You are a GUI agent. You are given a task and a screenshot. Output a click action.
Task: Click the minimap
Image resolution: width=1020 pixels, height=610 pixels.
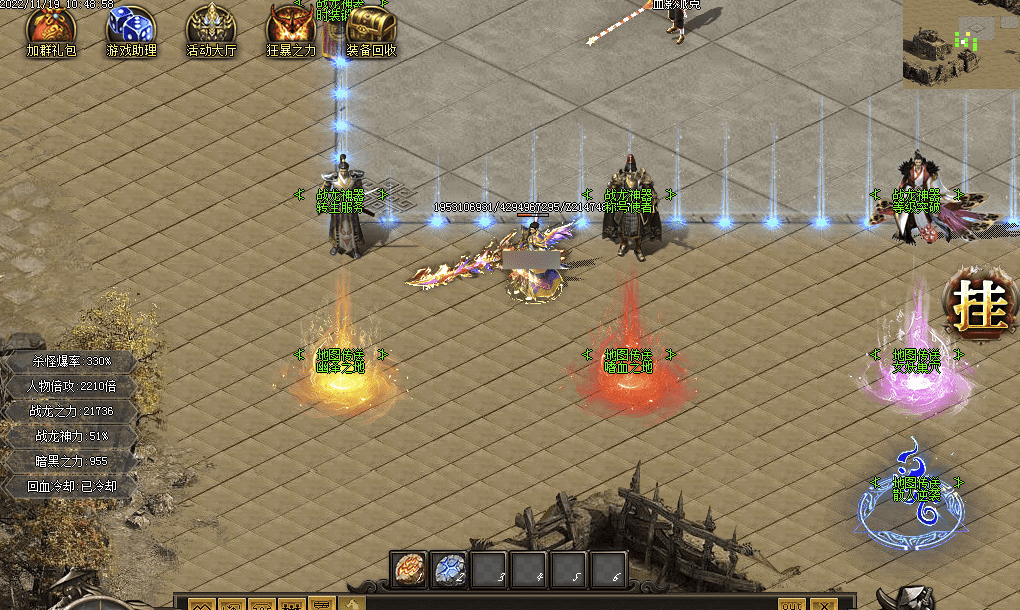(x=960, y=43)
